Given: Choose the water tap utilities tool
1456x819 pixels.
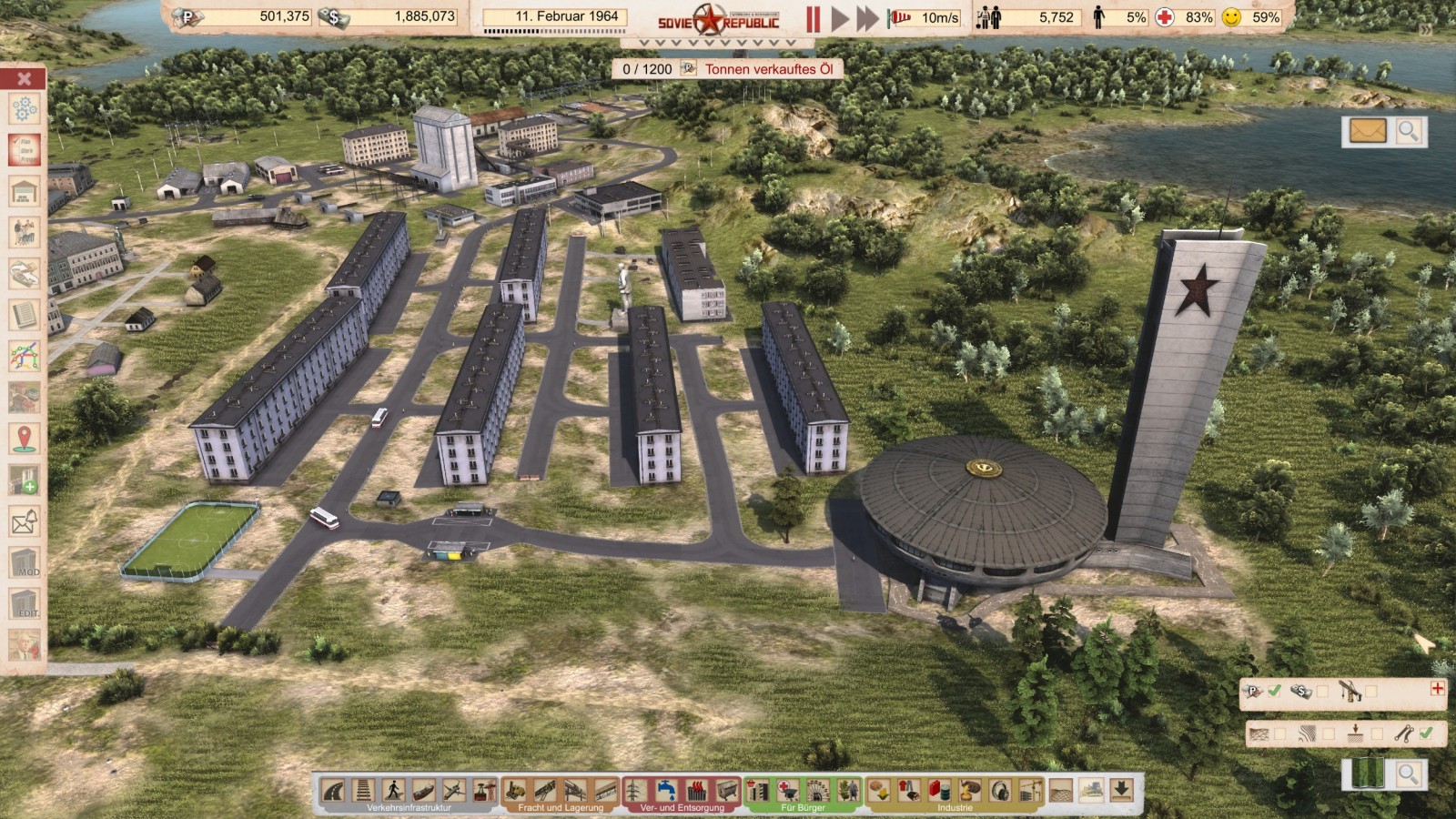Looking at the screenshot, I should point(666,790).
